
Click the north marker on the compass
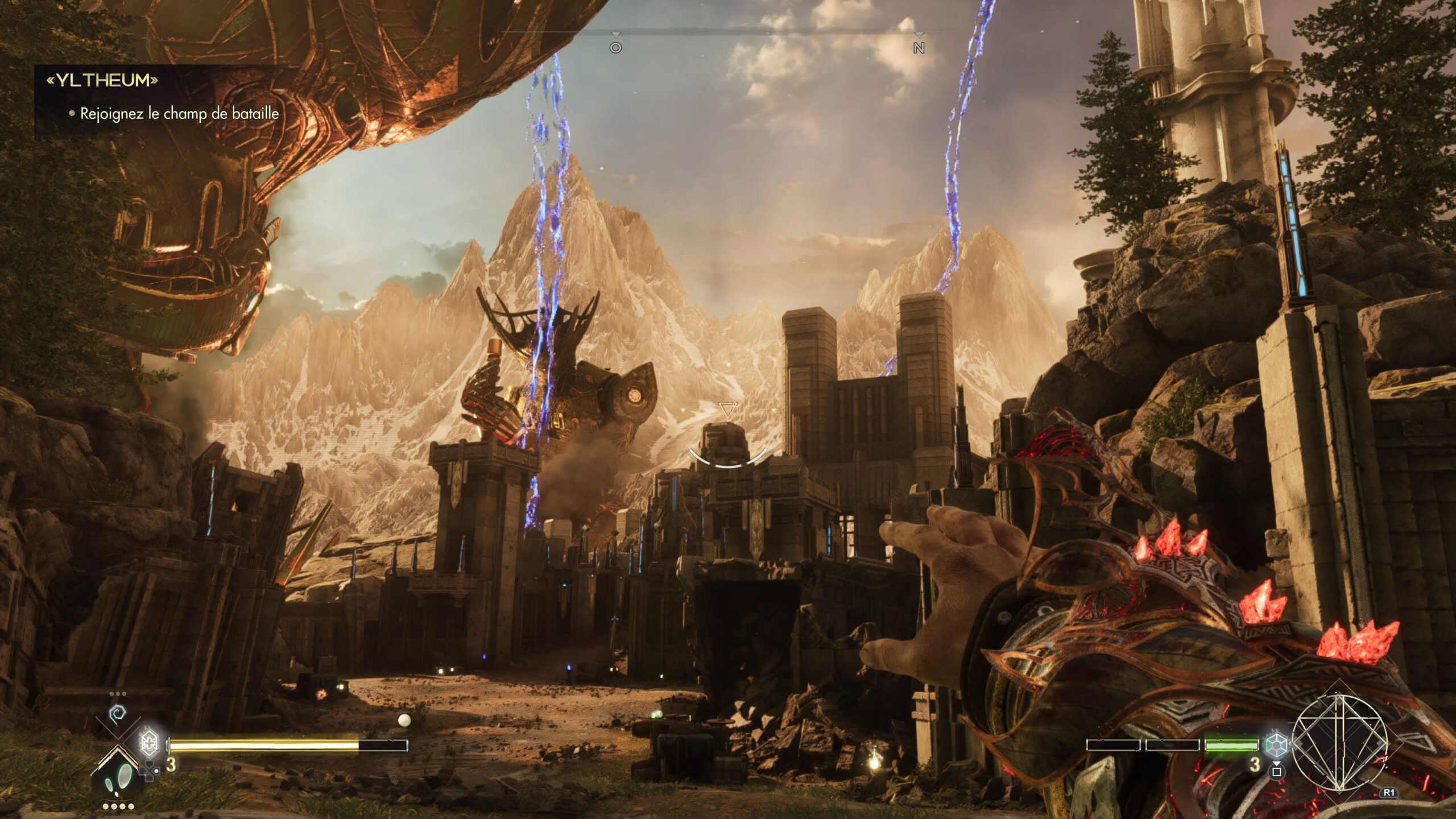tap(919, 48)
